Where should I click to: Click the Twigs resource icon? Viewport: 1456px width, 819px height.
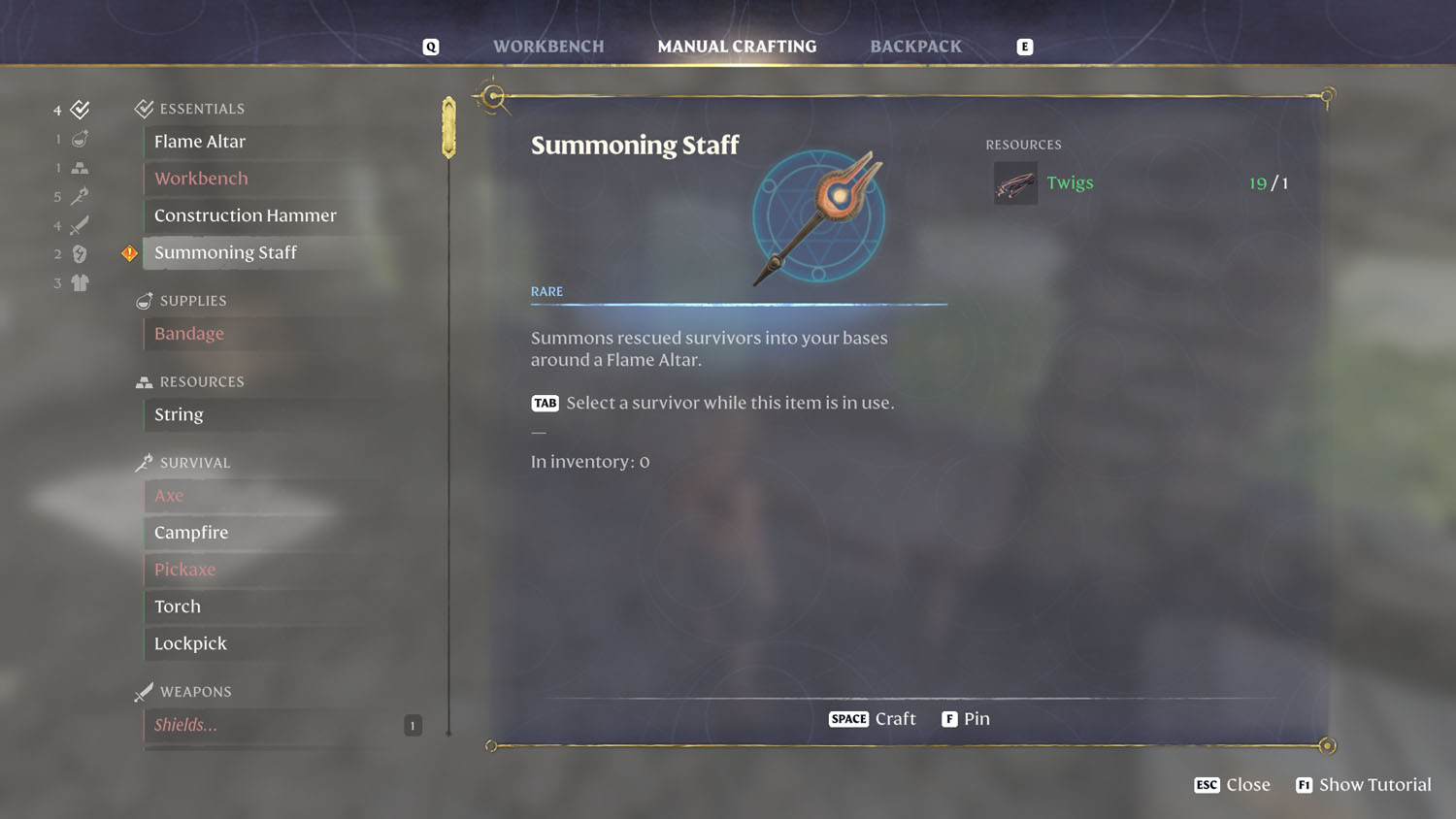pos(1015,183)
